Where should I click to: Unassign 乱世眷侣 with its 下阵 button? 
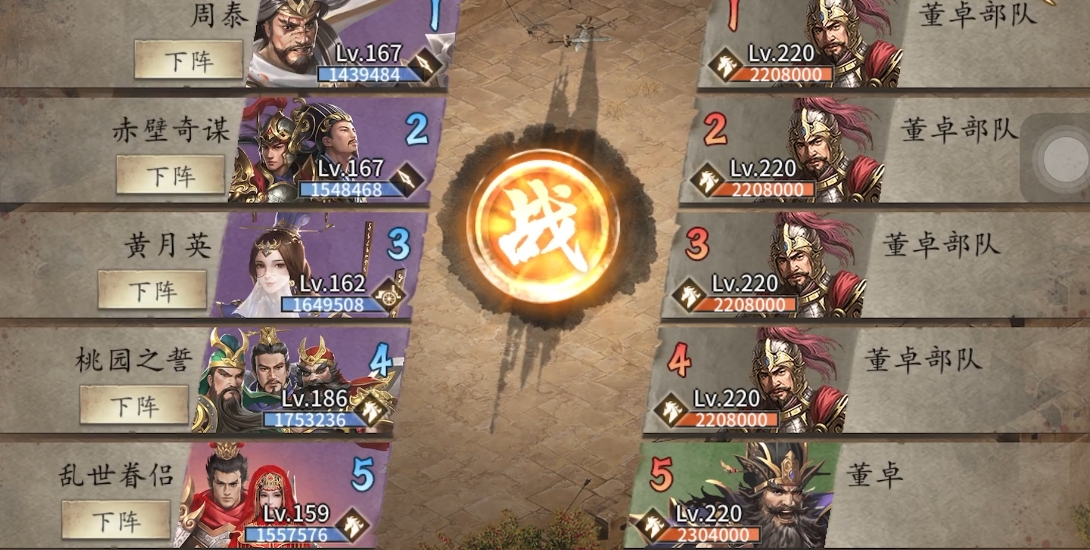(x=116, y=520)
